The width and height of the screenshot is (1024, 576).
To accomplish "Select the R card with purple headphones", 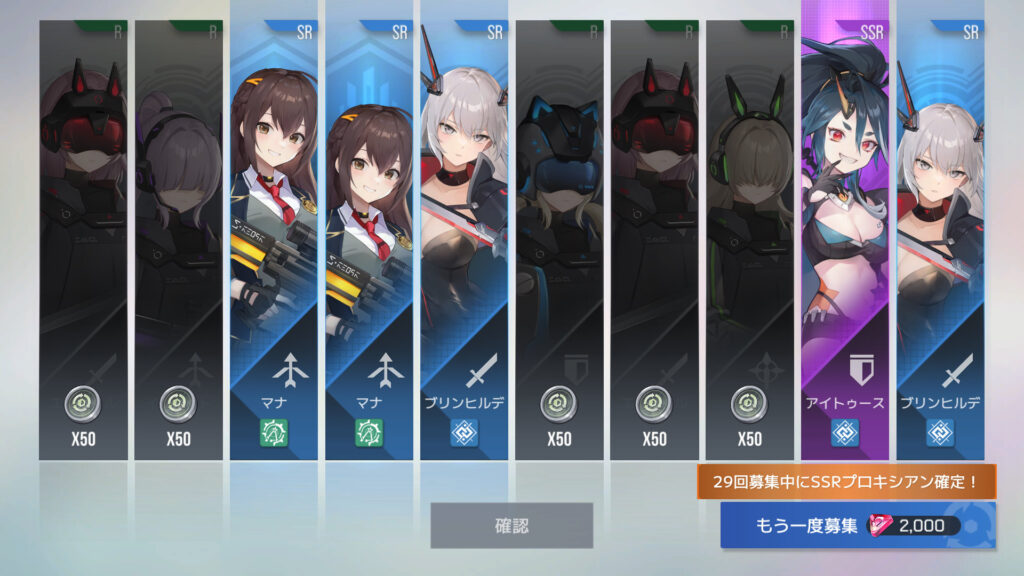I will click(x=178, y=240).
